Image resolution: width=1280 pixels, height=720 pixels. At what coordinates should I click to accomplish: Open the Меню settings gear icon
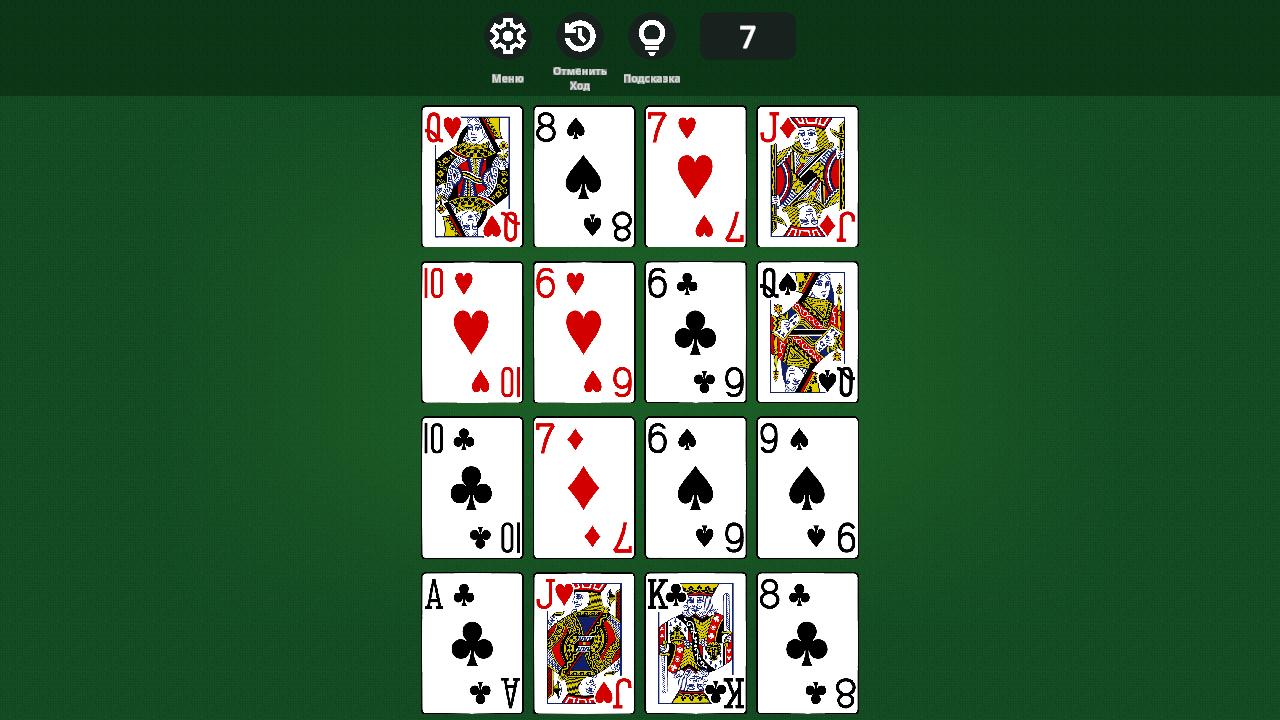click(507, 35)
